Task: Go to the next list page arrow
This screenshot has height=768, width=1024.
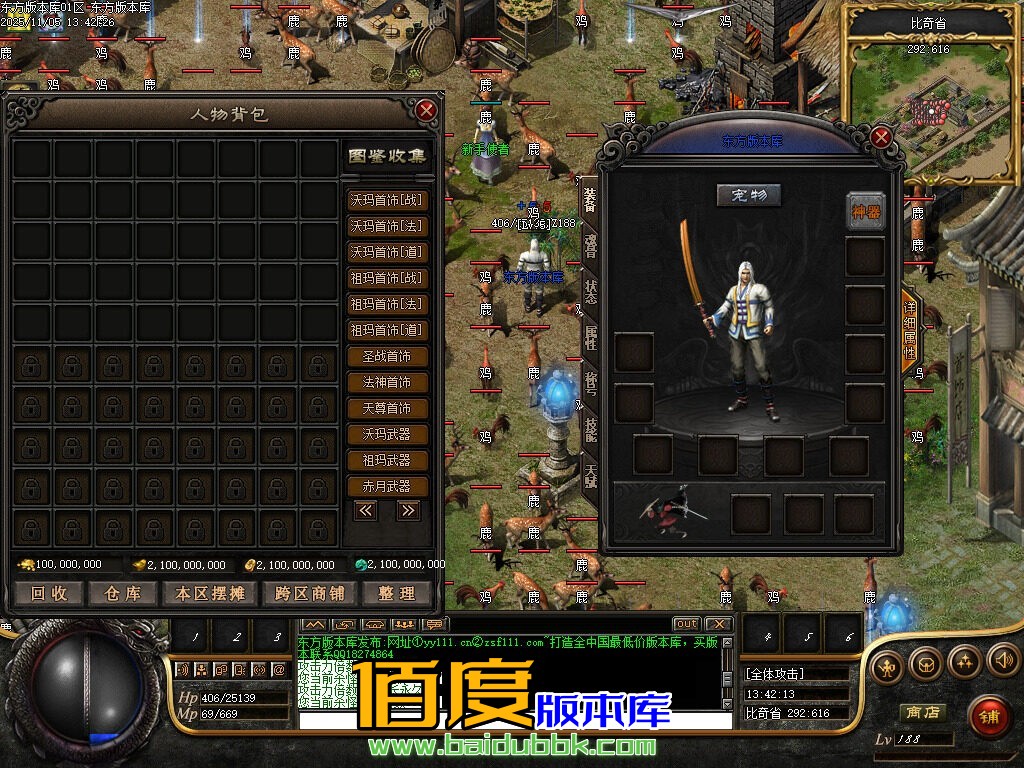Action: 407,510
